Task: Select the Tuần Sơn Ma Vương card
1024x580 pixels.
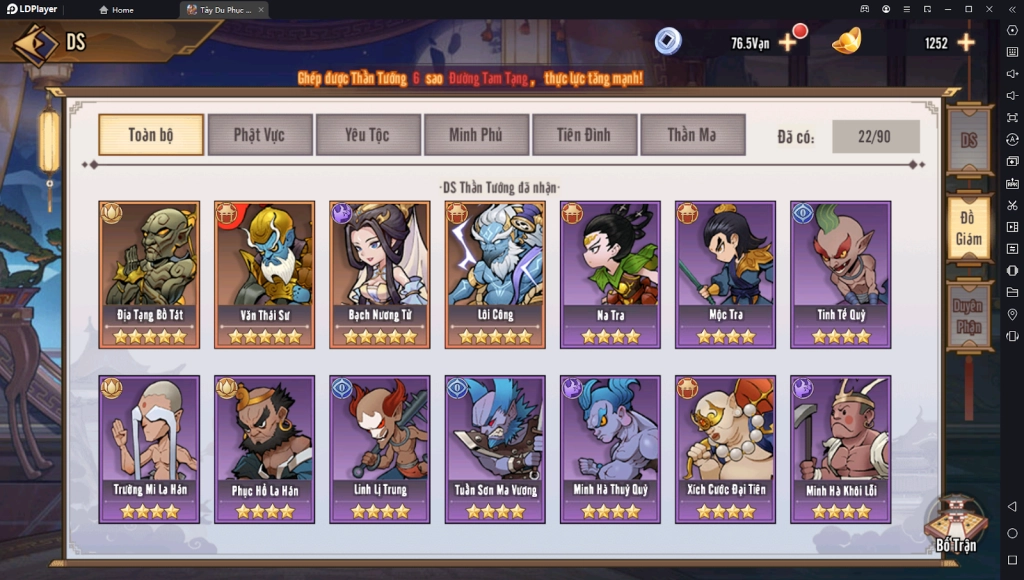Action: point(495,448)
